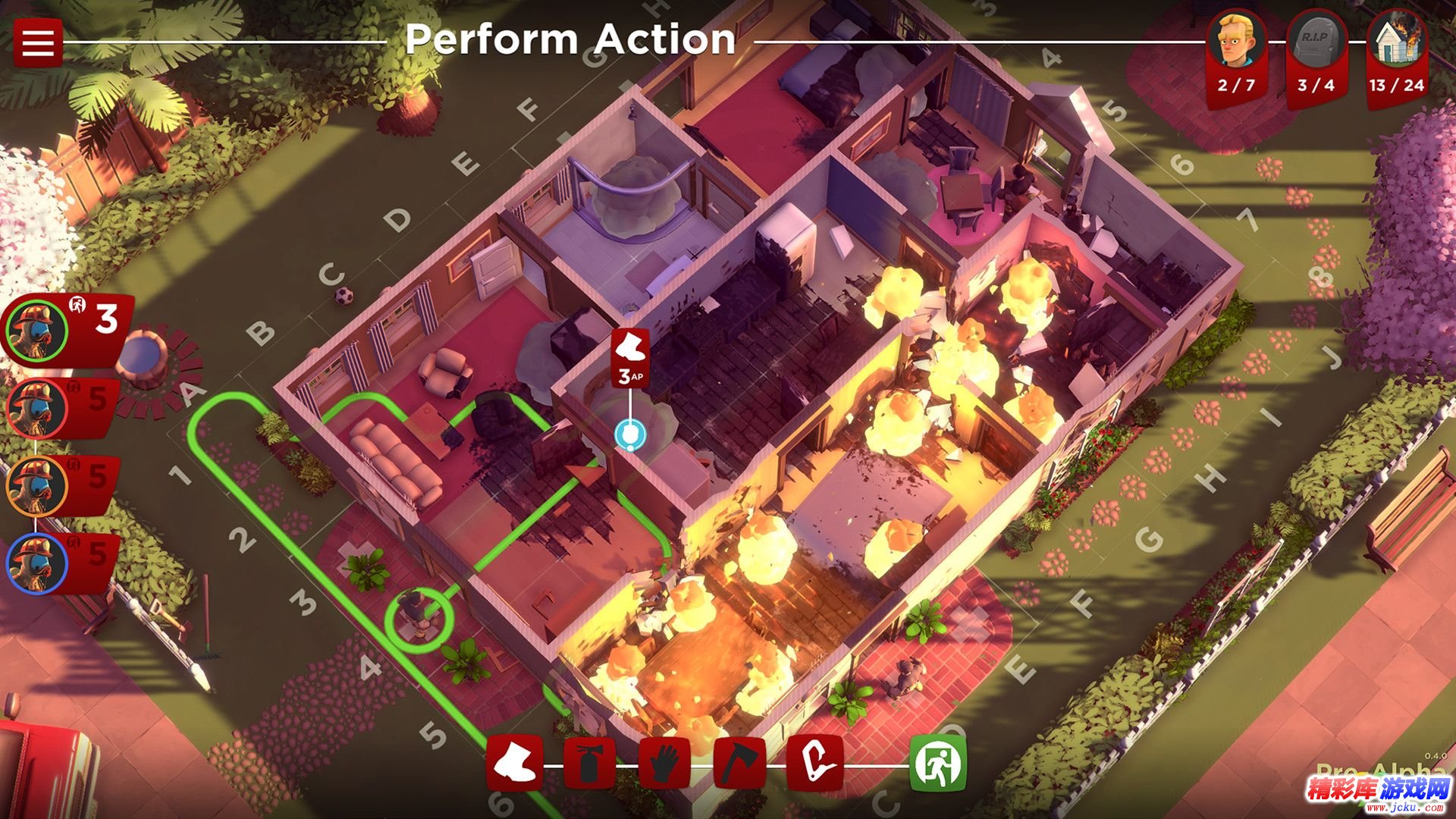
Task: Click the burning house damage icon
Action: pos(1396,41)
